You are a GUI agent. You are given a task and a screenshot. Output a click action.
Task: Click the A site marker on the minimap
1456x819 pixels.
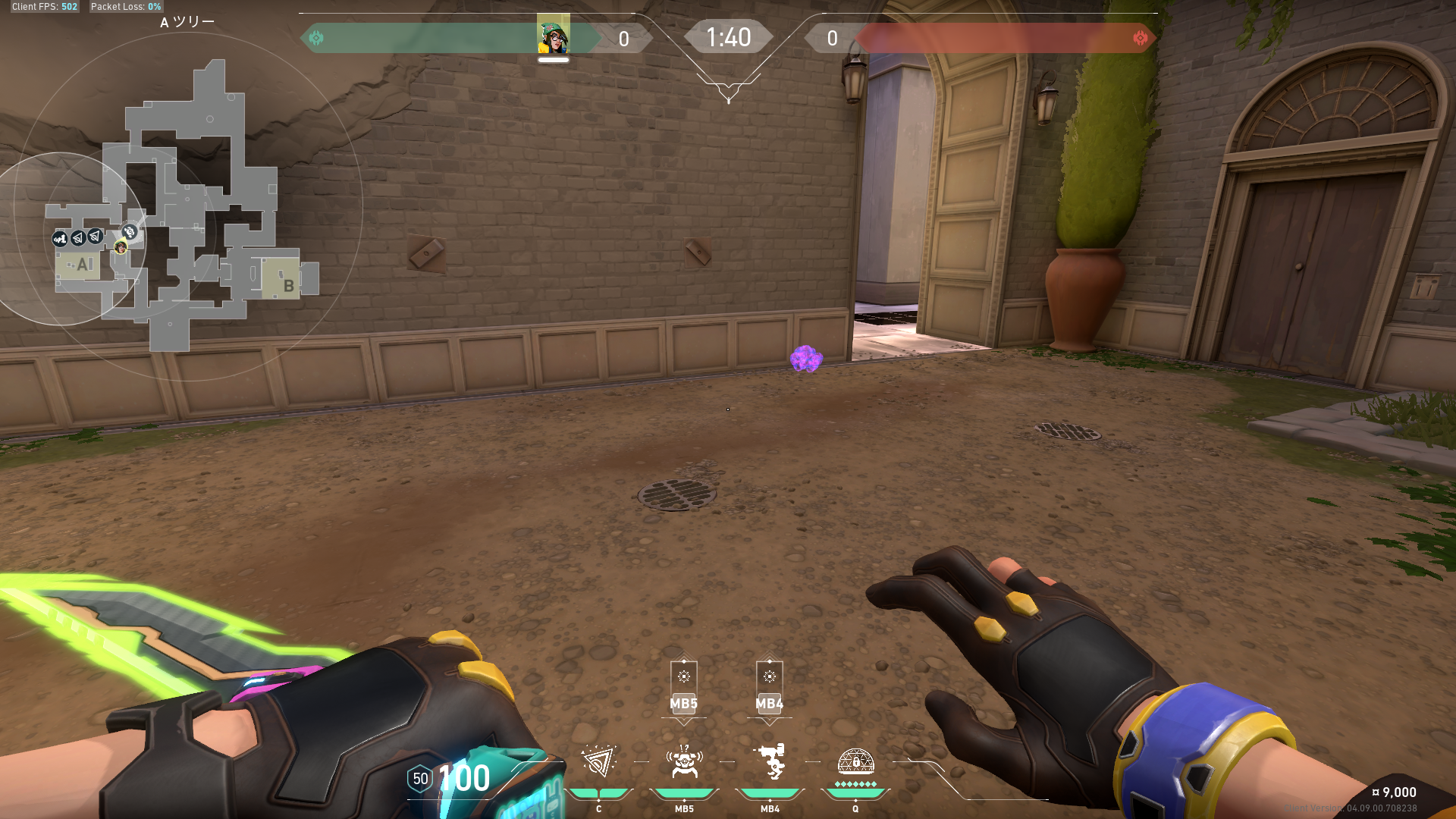click(x=83, y=265)
